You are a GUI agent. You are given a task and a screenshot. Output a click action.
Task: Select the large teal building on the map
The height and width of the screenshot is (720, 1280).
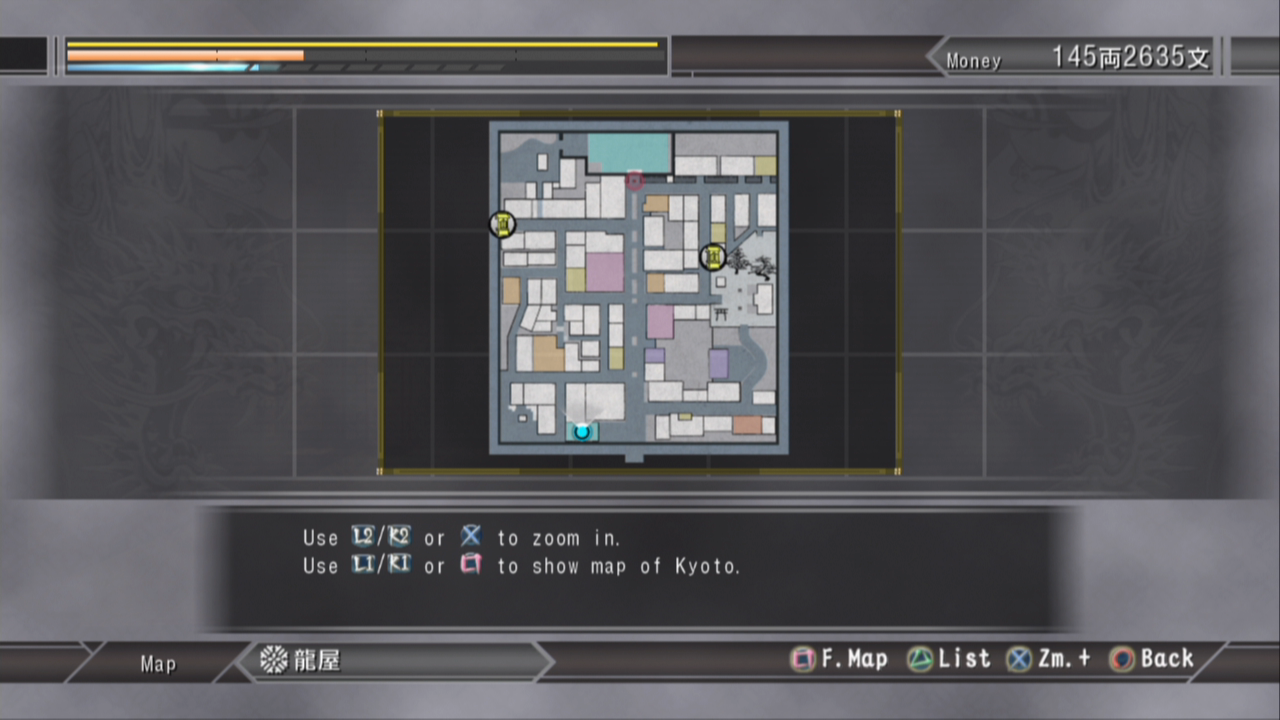pyautogui.click(x=628, y=153)
